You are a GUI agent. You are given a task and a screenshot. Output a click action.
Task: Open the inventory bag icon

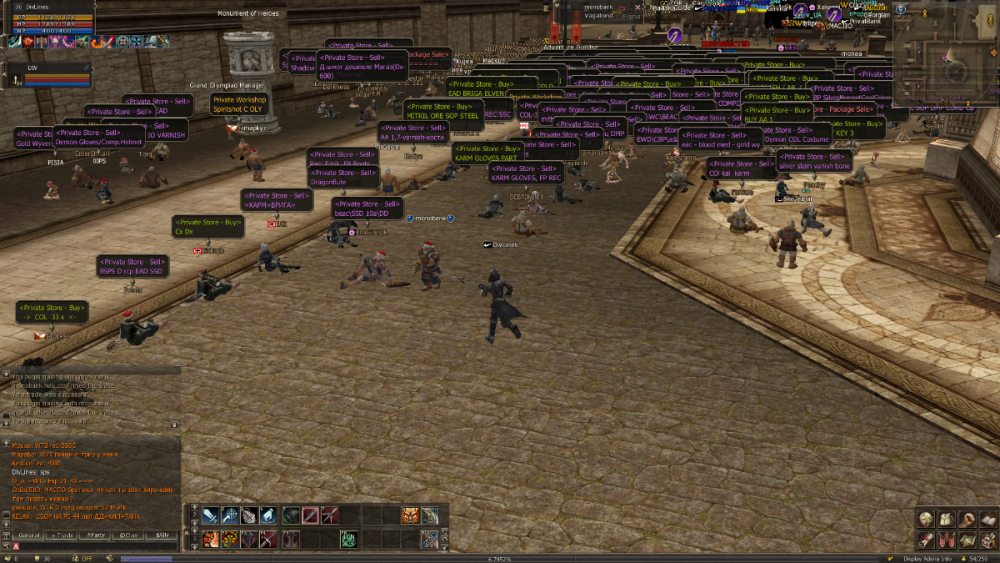[946, 519]
